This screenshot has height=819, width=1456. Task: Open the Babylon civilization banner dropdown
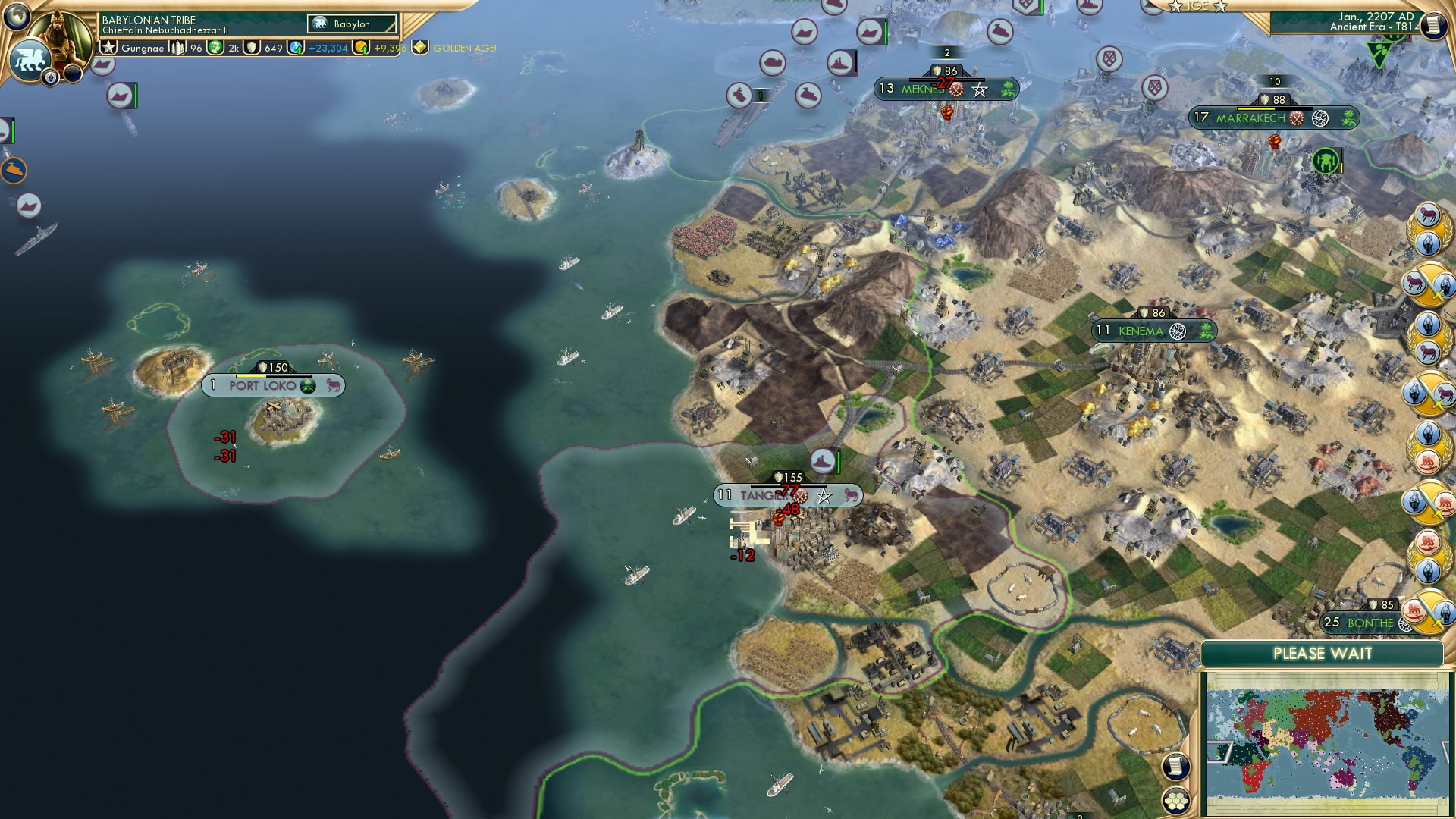tap(348, 24)
